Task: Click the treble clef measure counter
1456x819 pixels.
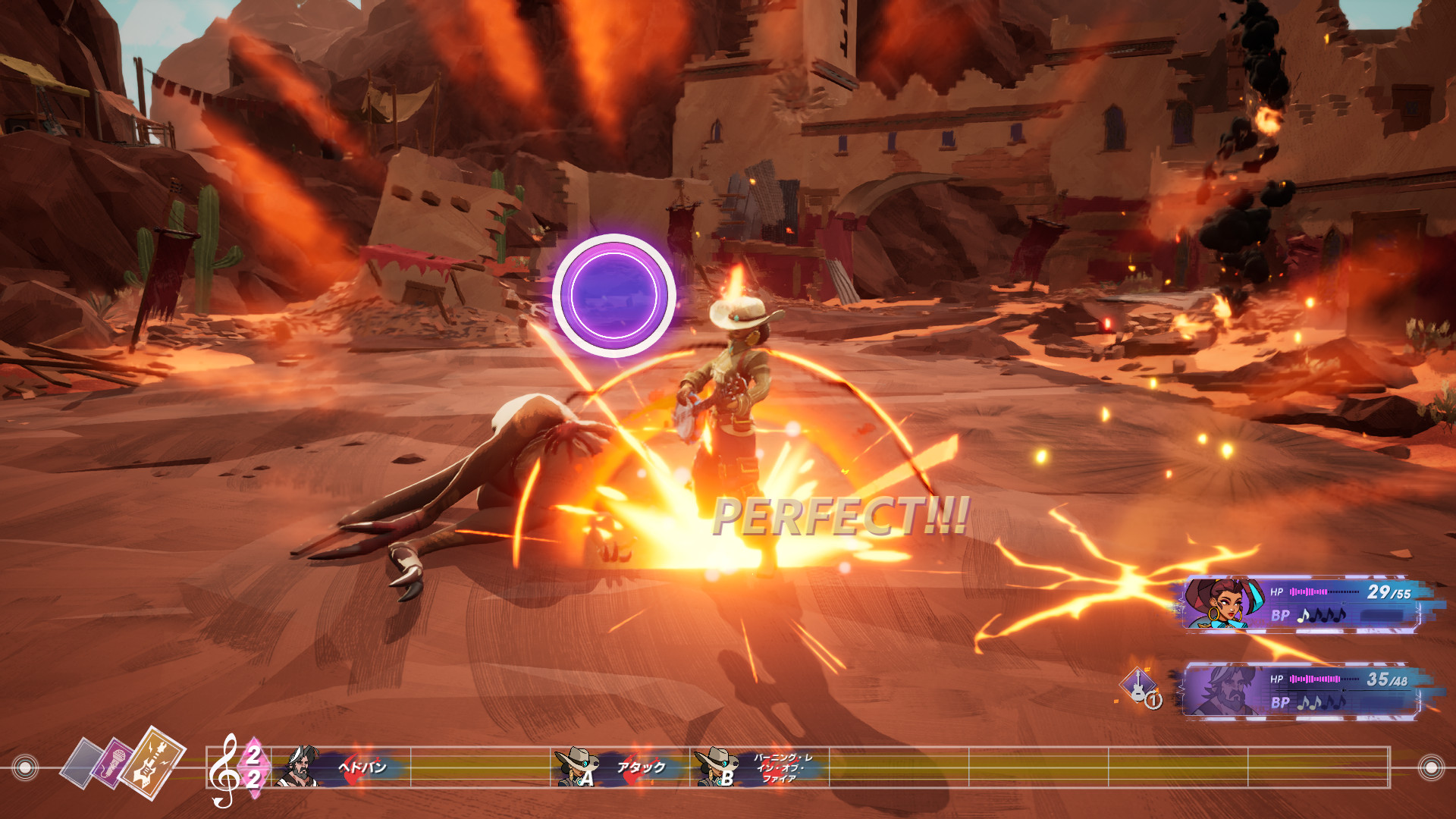Action: [237, 767]
